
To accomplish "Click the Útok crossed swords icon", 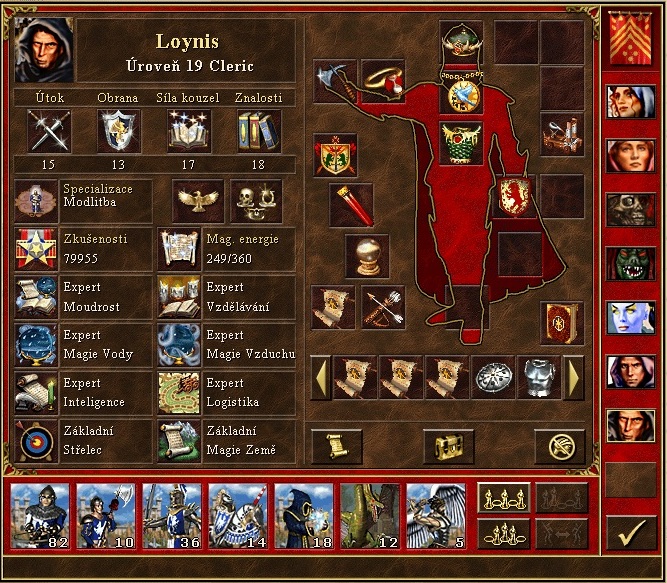I will 48,131.
